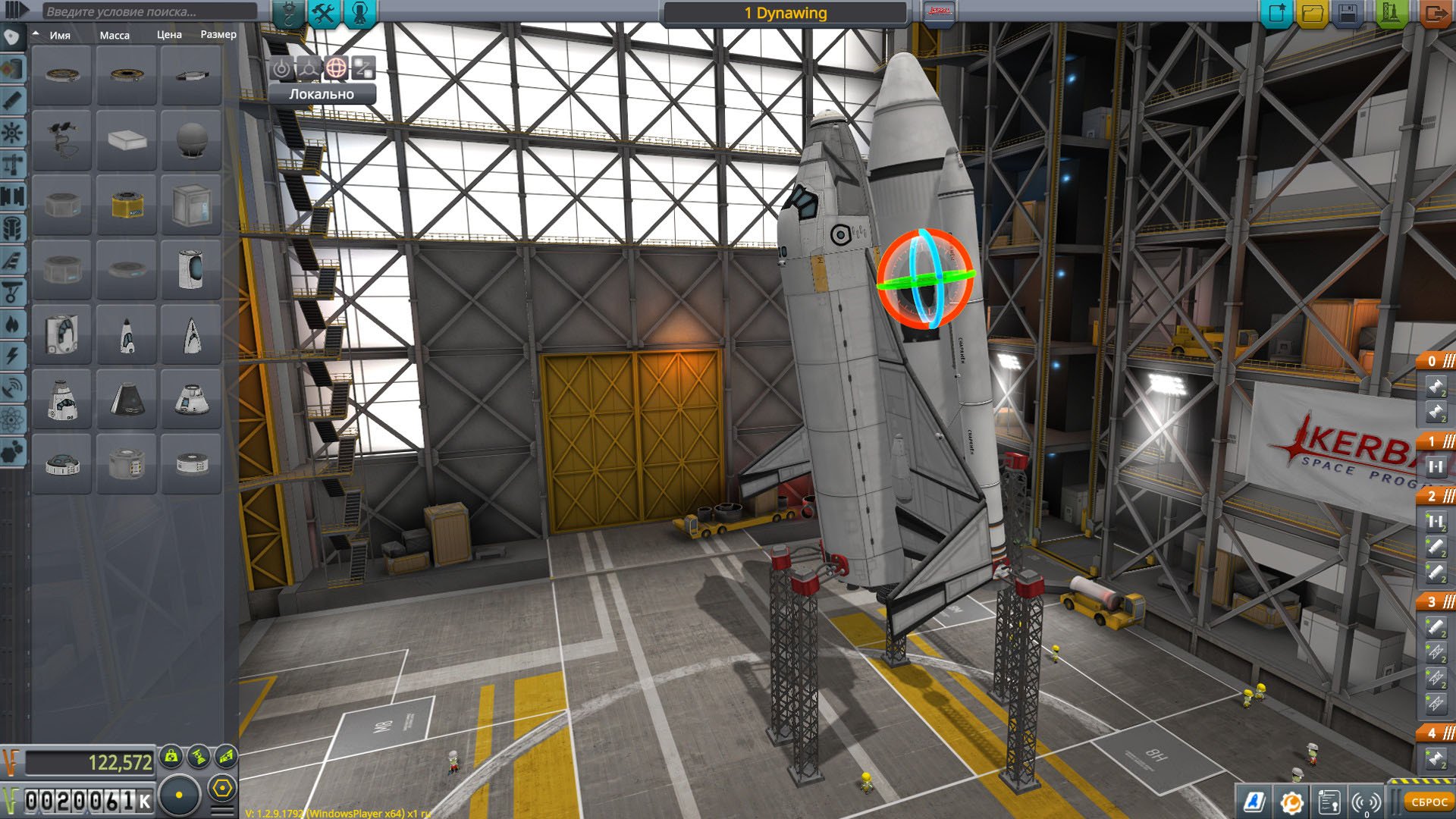This screenshot has width=1456, height=819.
Task: Toggle the Локально coordinate mode button
Action: coord(322,94)
